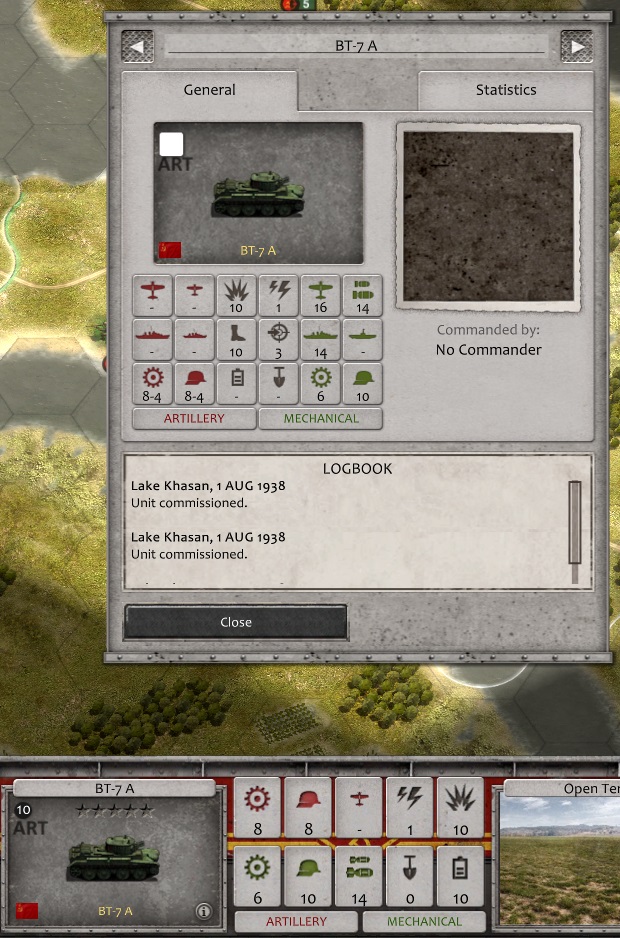Viewport: 620px width, 938px height.
Task: Go to previous unit with left arrow
Action: pyautogui.click(x=137, y=46)
